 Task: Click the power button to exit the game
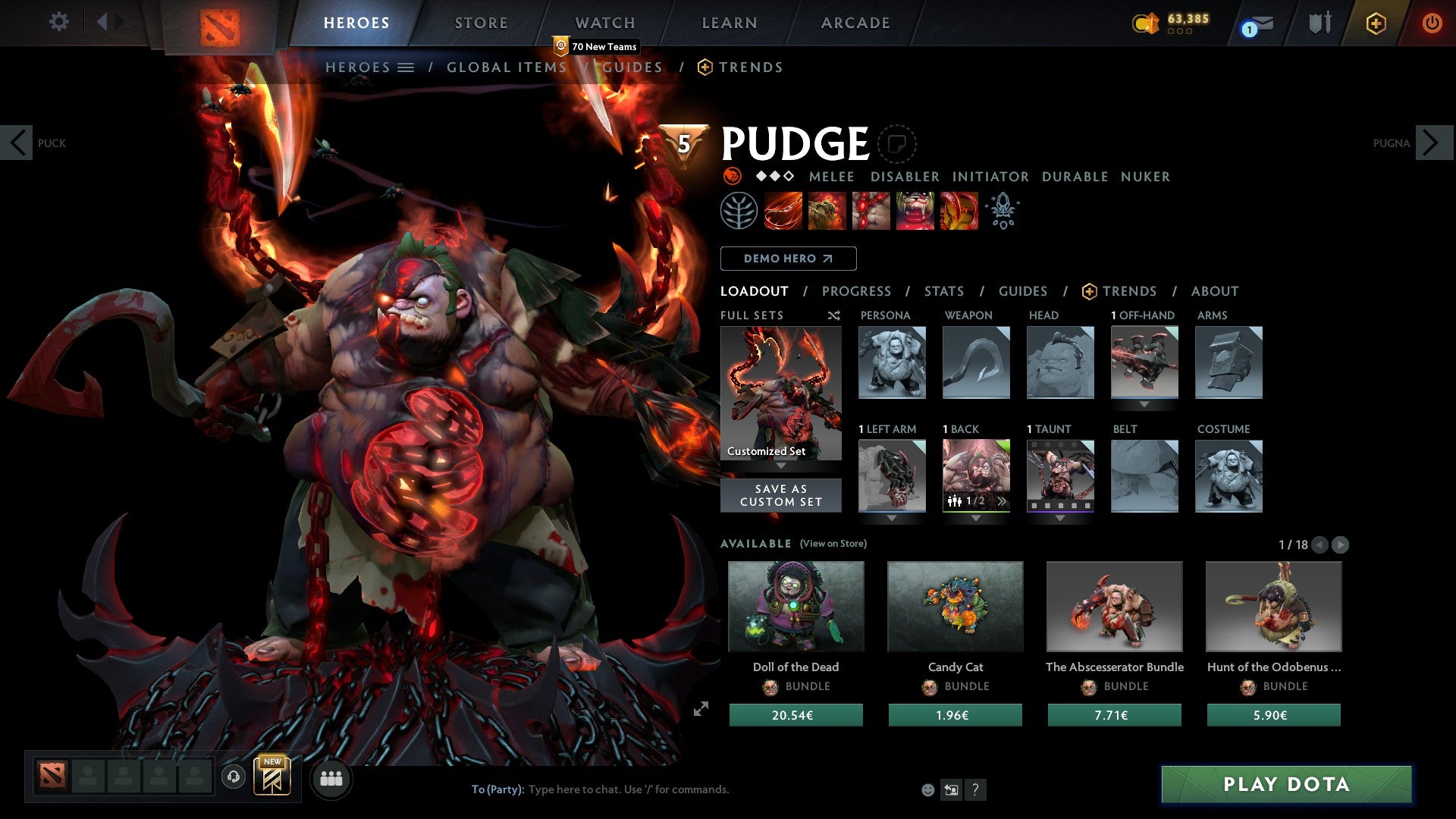[x=1432, y=23]
